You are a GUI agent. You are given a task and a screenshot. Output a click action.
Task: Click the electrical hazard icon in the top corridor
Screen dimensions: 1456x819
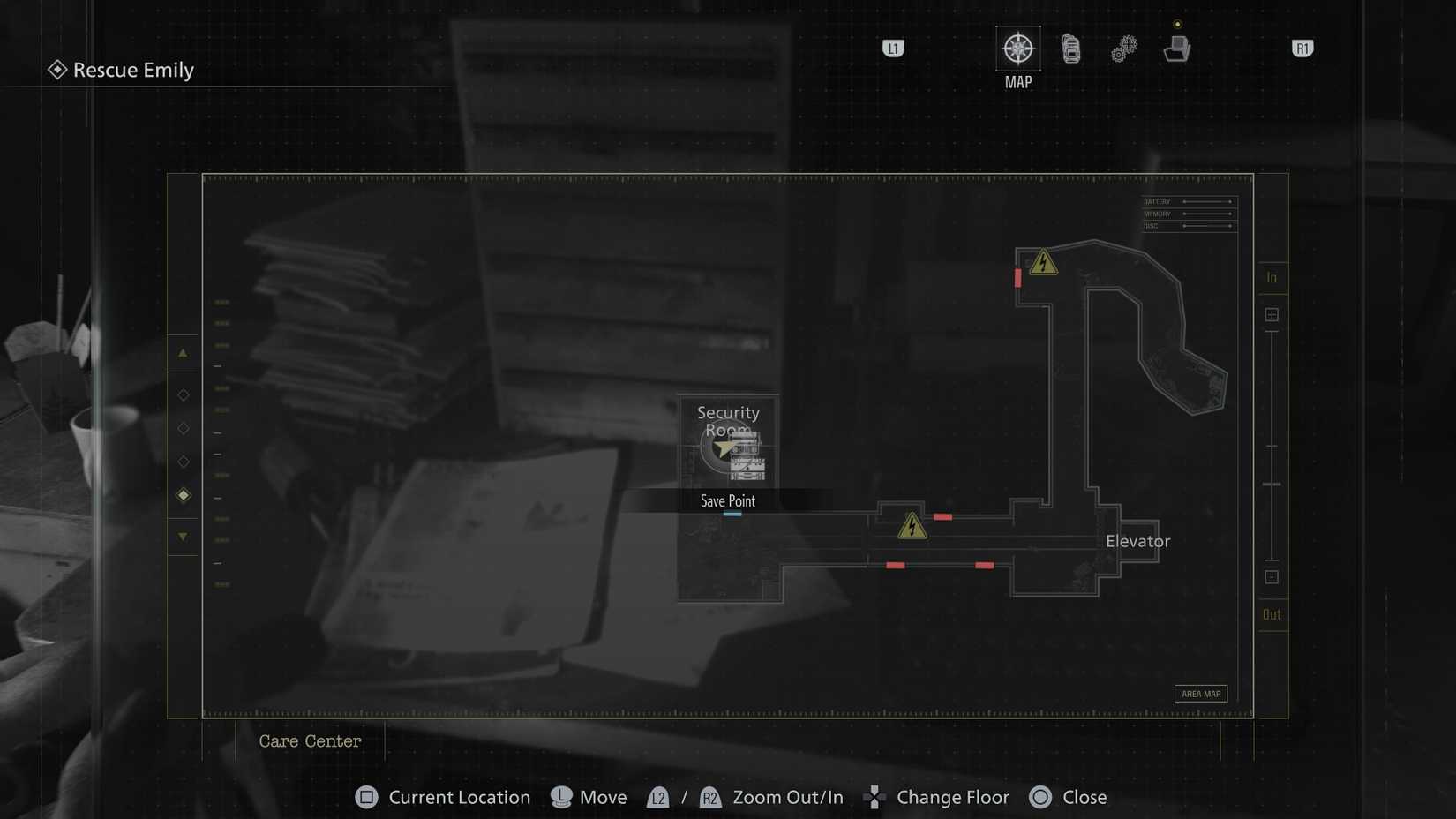point(1042,262)
